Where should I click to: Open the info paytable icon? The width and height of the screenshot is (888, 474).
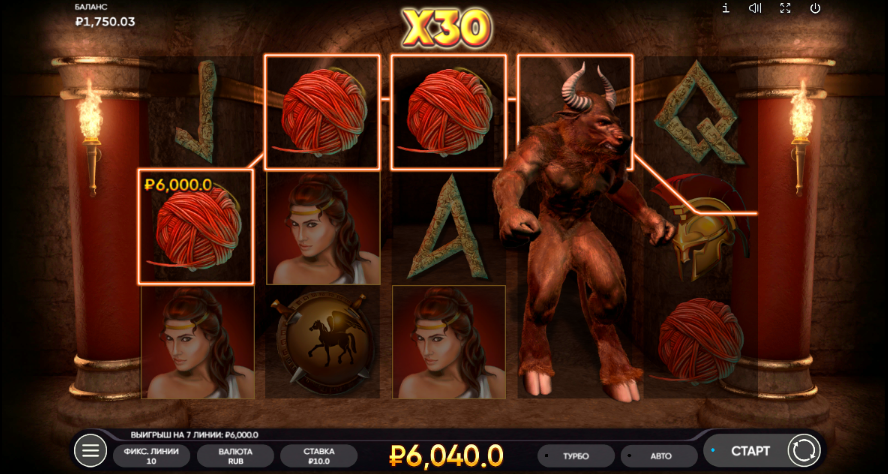[x=726, y=8]
